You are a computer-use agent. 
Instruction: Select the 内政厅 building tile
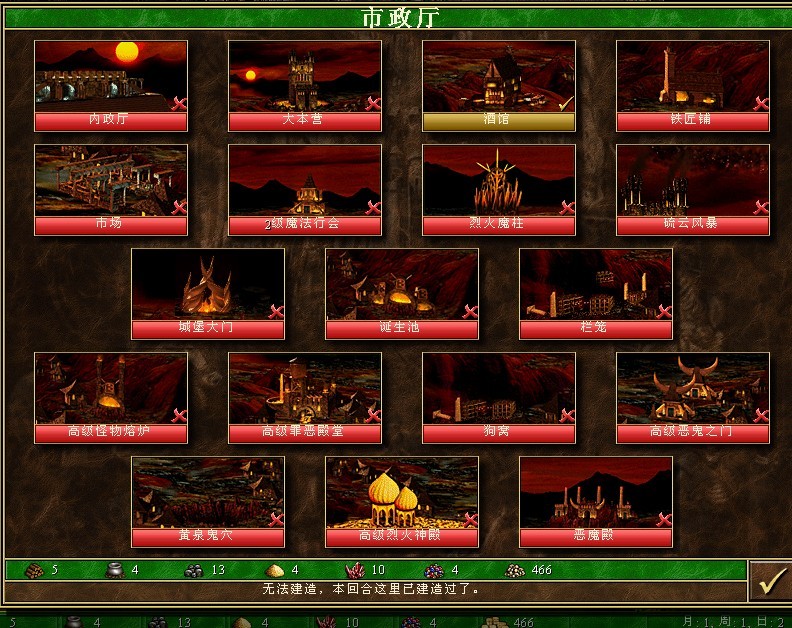coord(111,86)
